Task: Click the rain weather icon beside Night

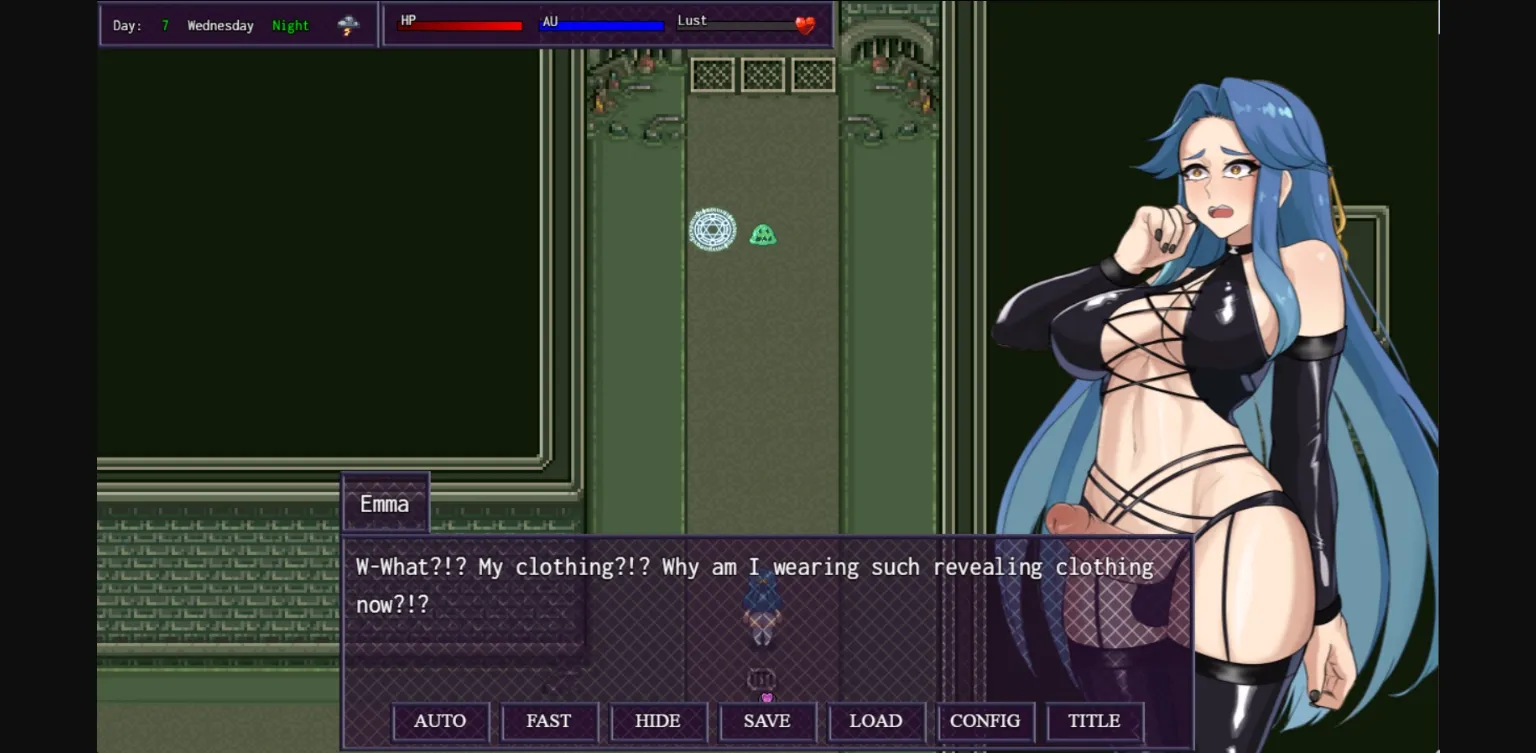Action: [348, 24]
